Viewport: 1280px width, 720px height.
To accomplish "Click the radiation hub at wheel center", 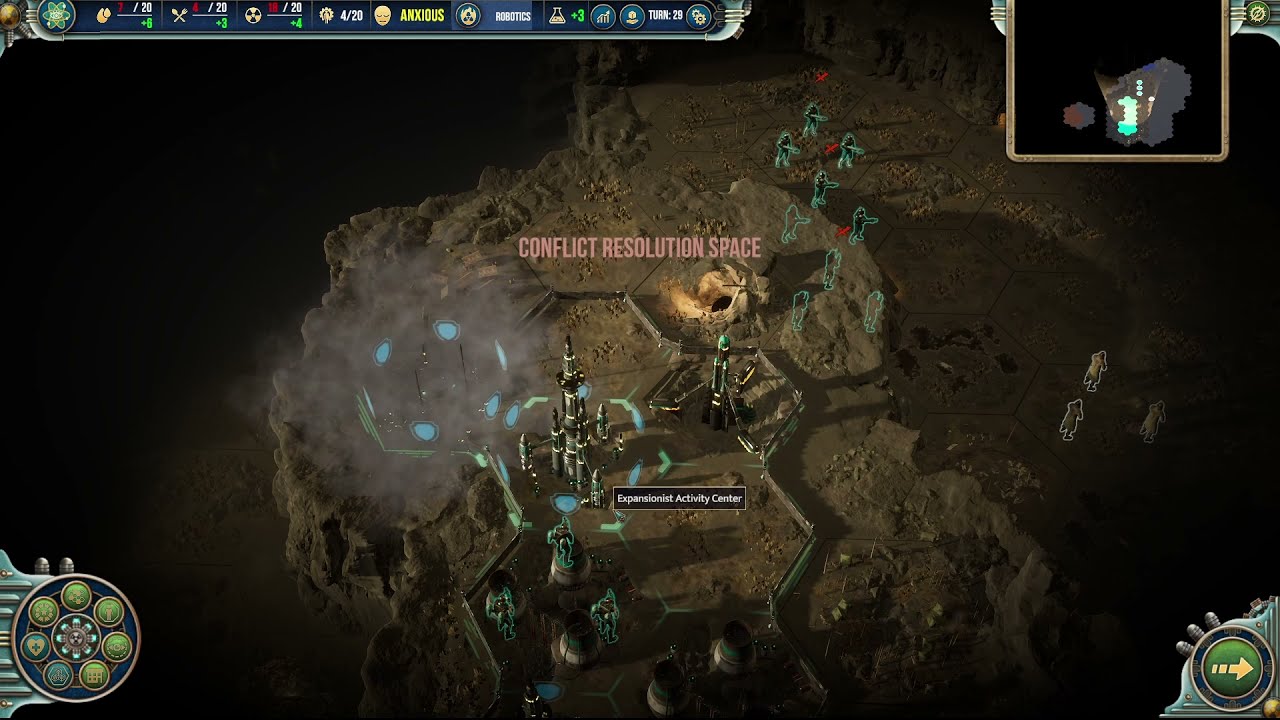I will 76,637.
